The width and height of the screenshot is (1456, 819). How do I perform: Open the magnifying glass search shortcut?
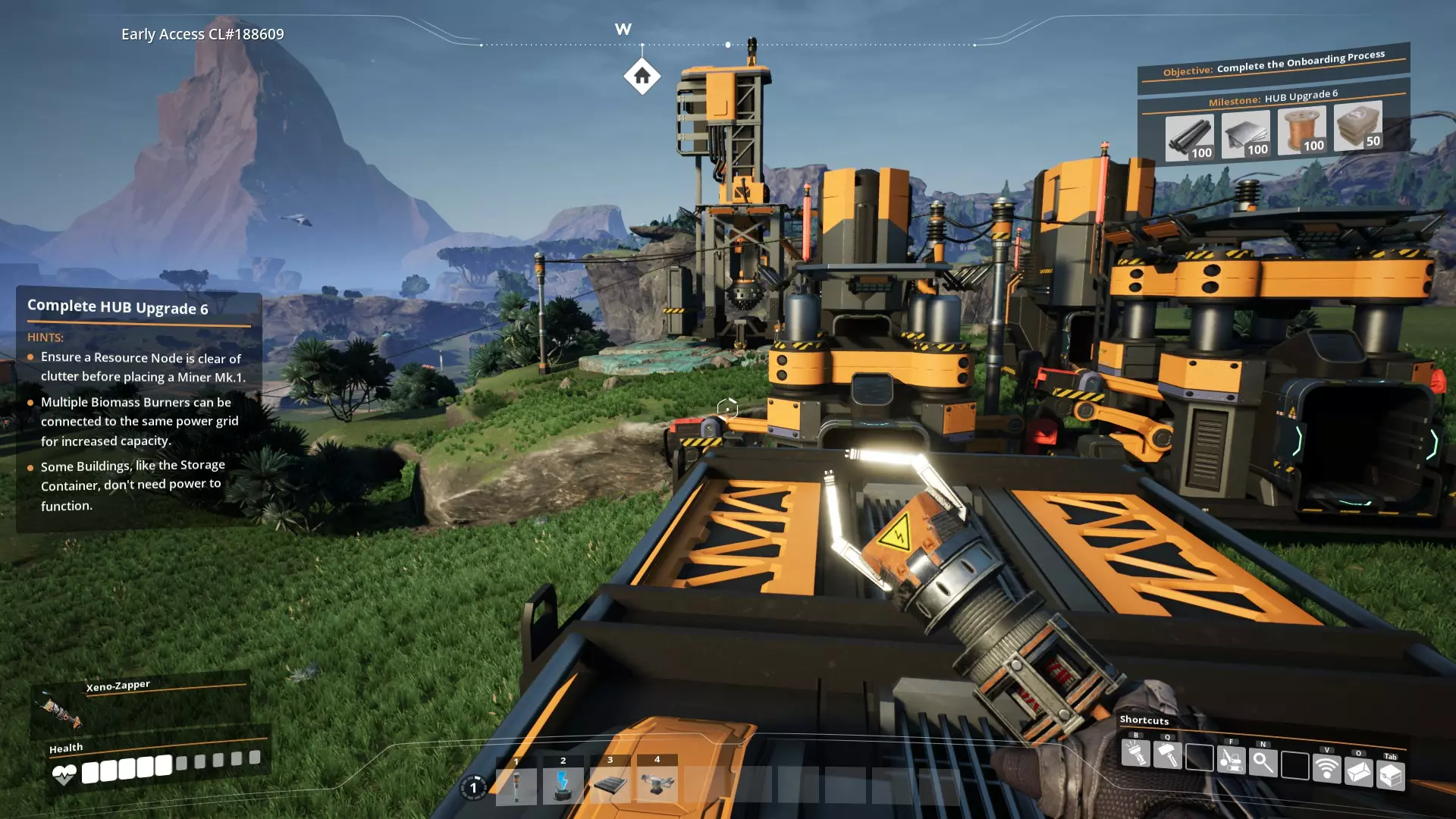coord(1263,762)
